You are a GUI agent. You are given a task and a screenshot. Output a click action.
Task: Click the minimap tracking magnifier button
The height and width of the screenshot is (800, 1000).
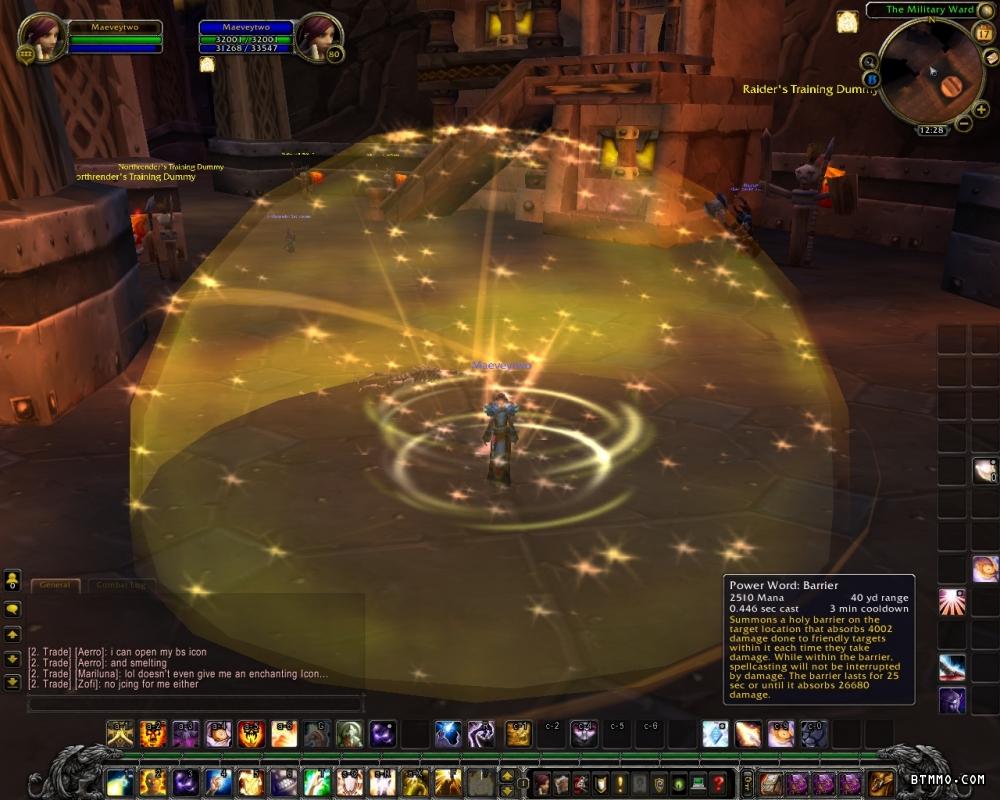pyautogui.click(x=868, y=61)
